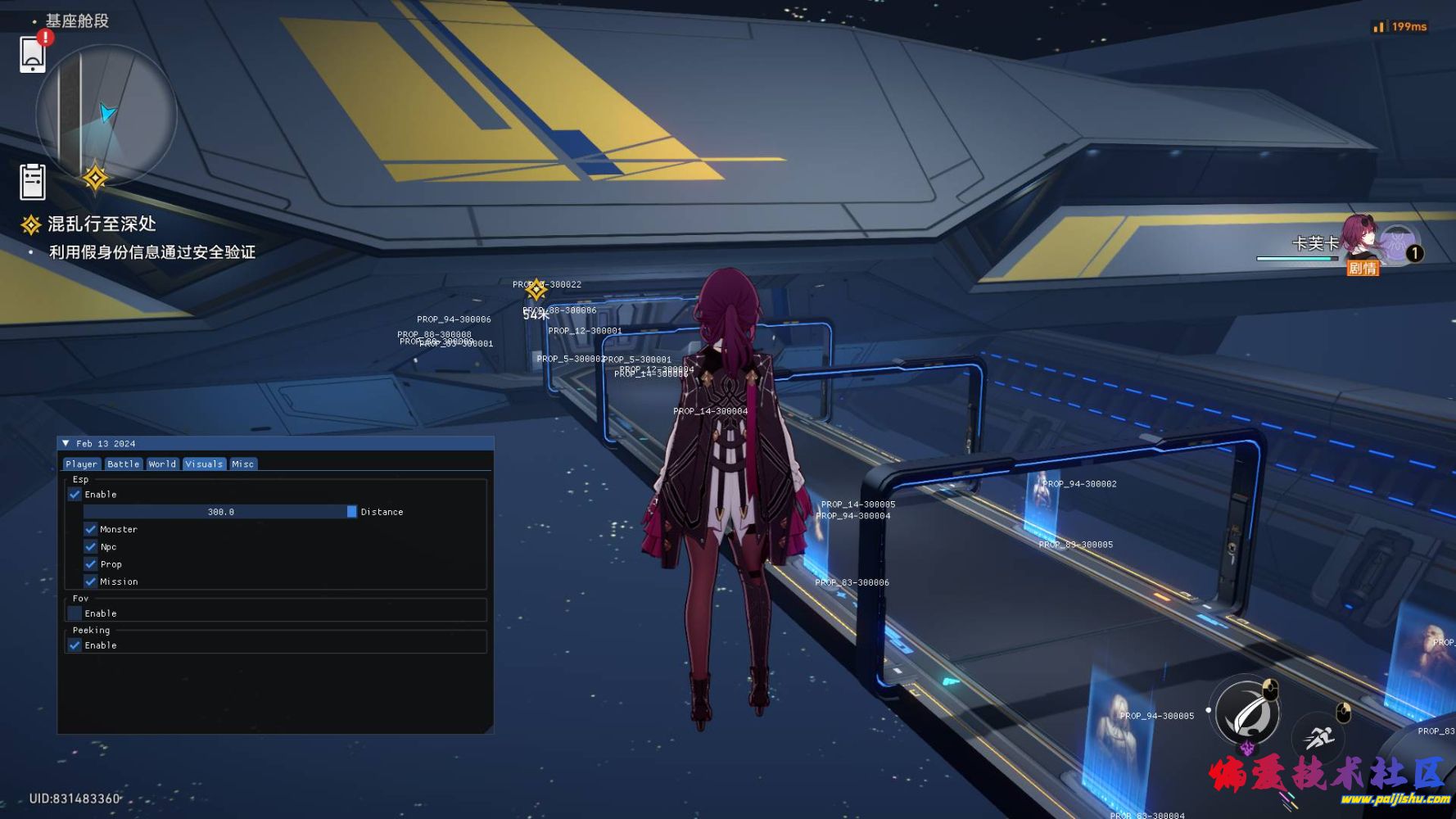Enable the Fov checkbox

click(75, 613)
